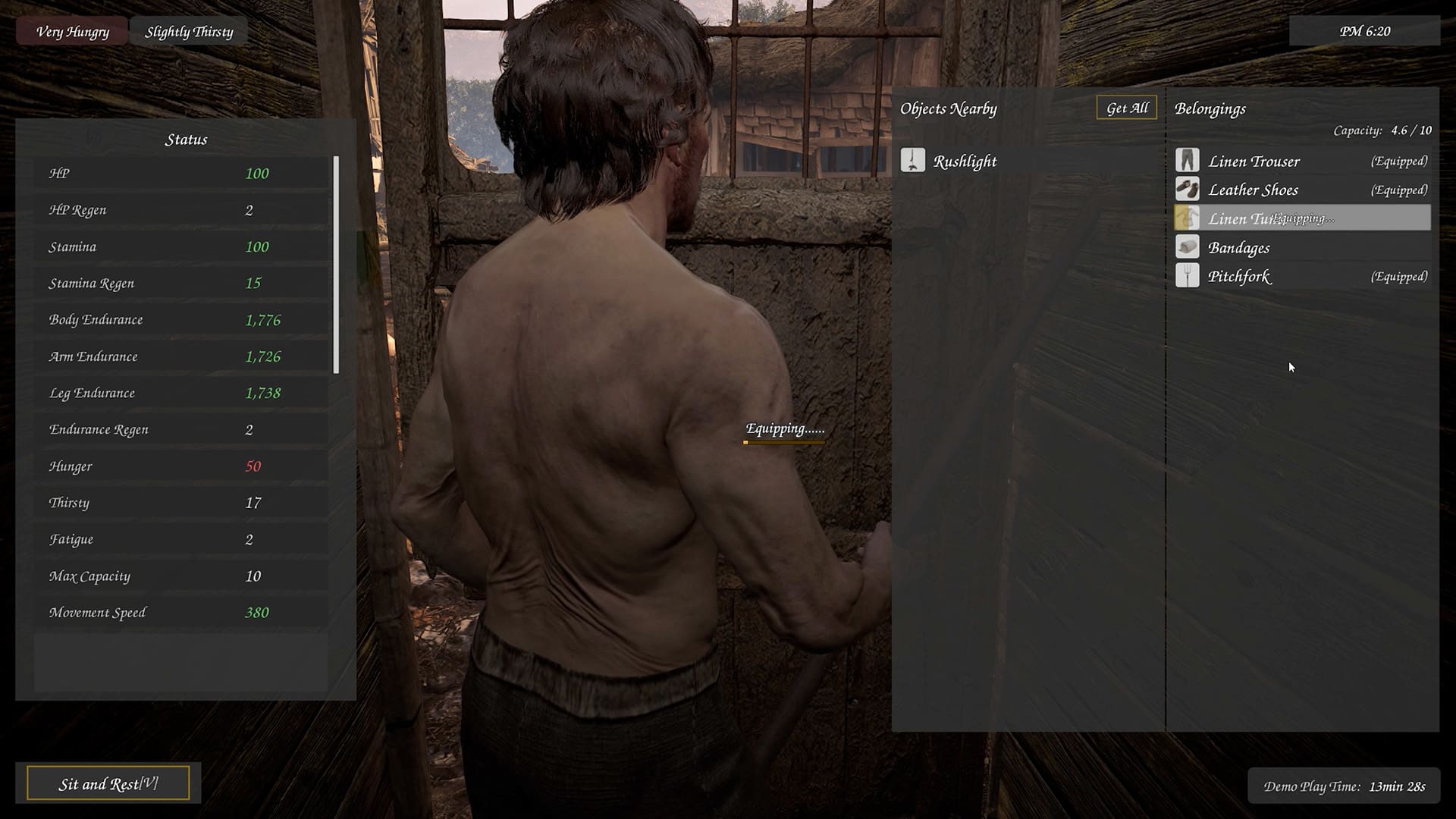The height and width of the screenshot is (819, 1456).
Task: Click the Linen Trouser pants icon
Action: pos(1188,160)
